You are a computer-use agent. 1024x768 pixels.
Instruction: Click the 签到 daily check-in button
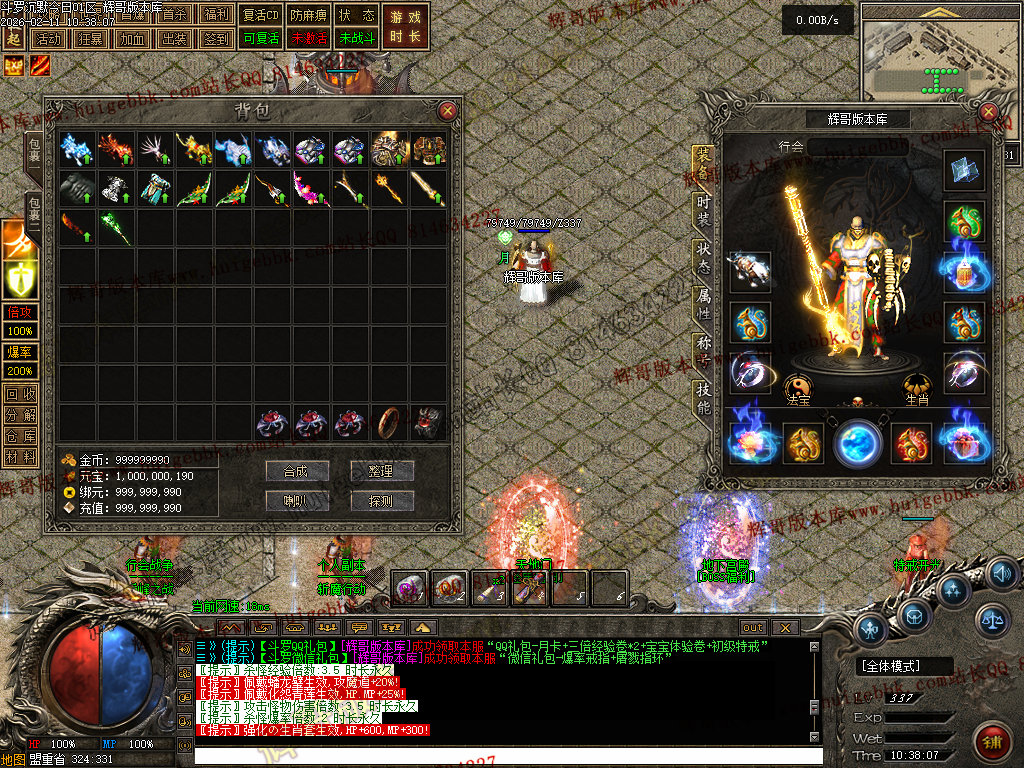tap(216, 38)
